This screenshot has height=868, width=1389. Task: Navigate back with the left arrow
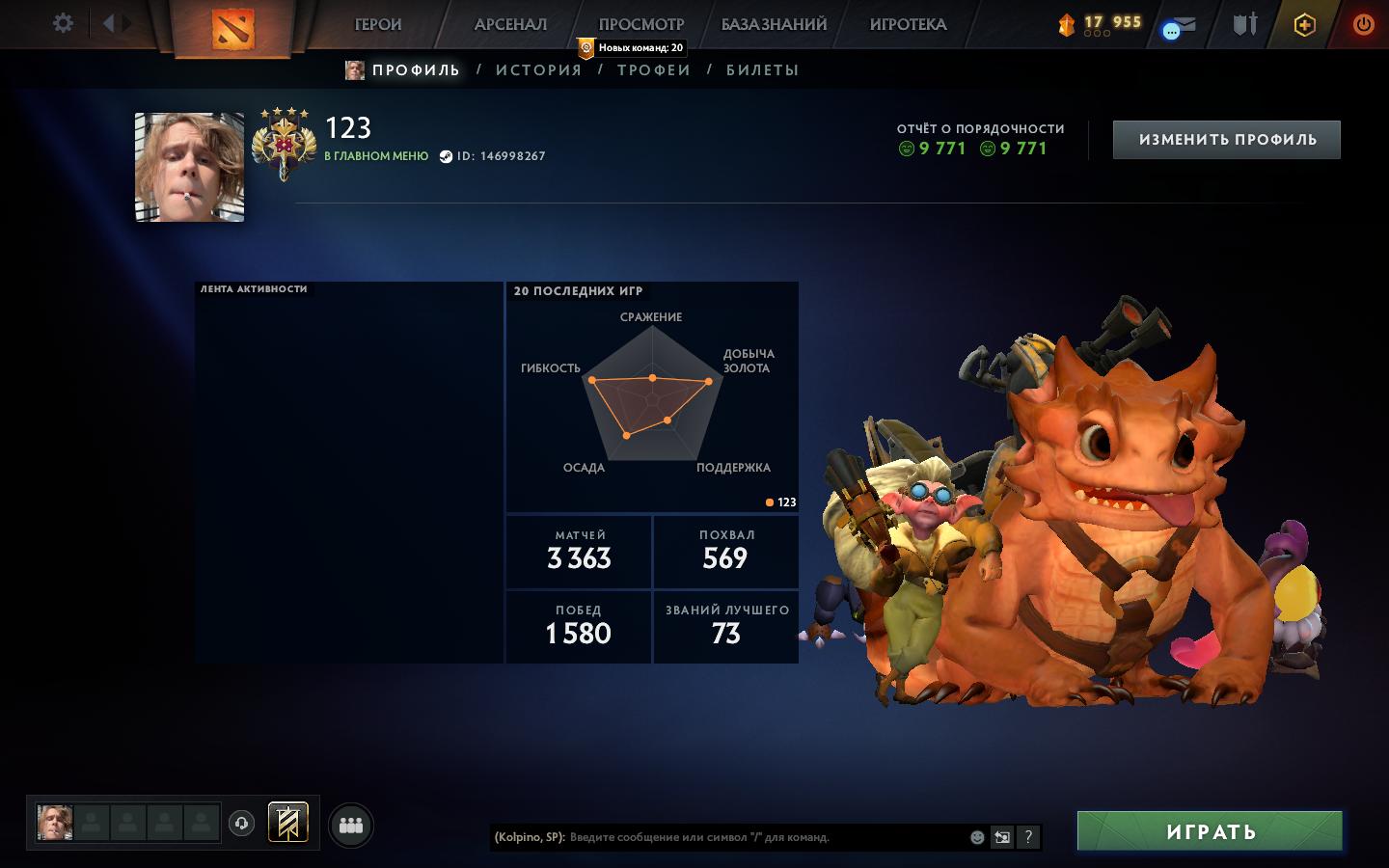(x=108, y=23)
